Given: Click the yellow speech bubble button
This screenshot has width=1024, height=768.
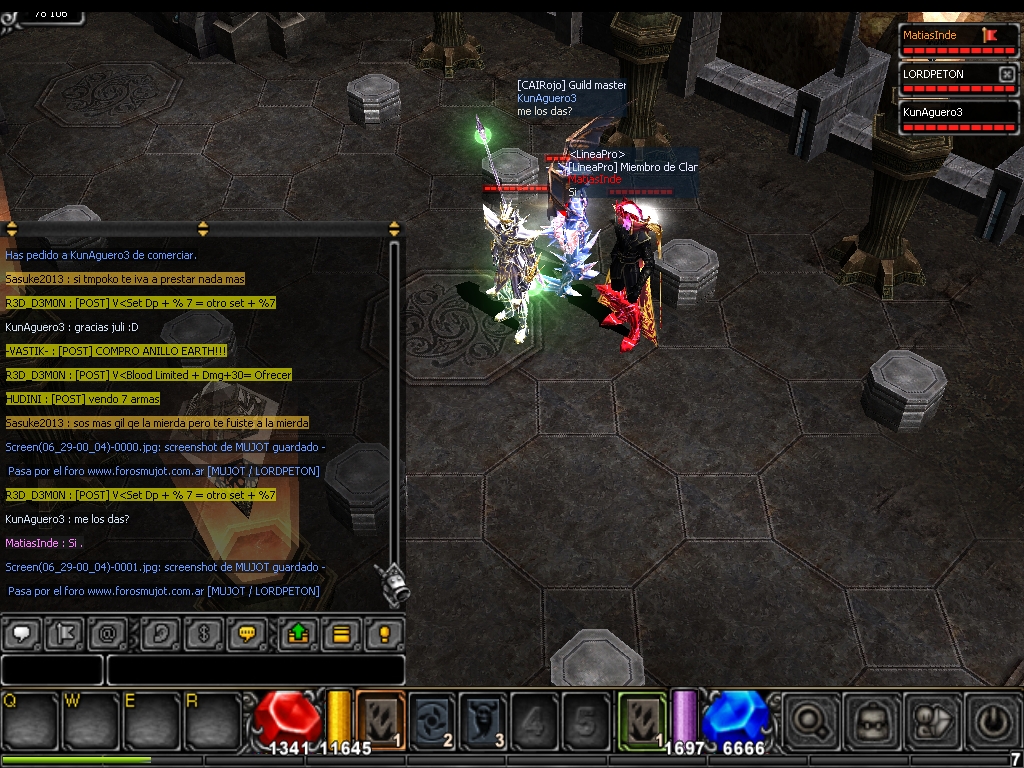Looking at the screenshot, I should click(x=246, y=634).
